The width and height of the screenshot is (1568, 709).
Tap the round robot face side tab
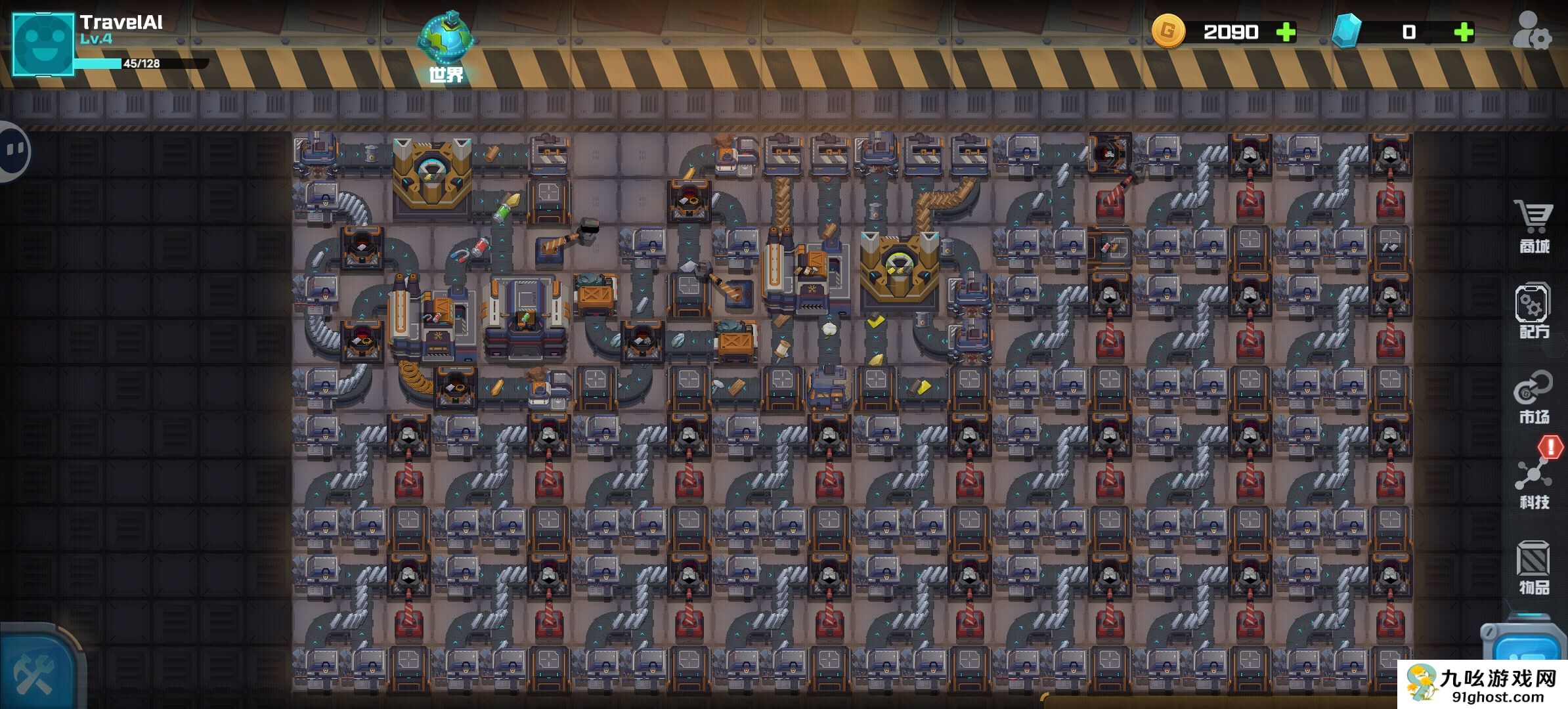(x=13, y=152)
